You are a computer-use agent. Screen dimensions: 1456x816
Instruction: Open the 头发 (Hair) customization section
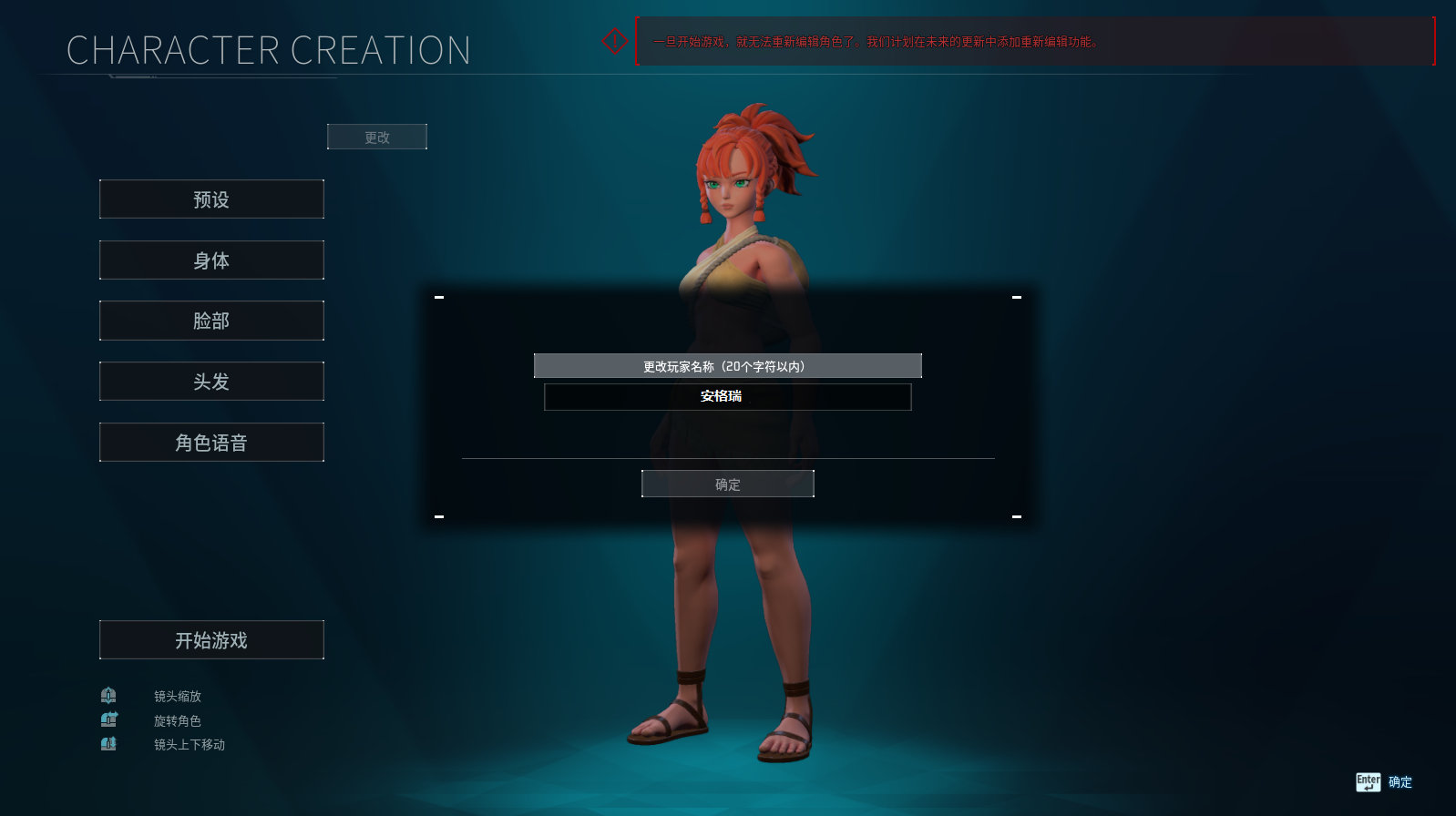211,381
